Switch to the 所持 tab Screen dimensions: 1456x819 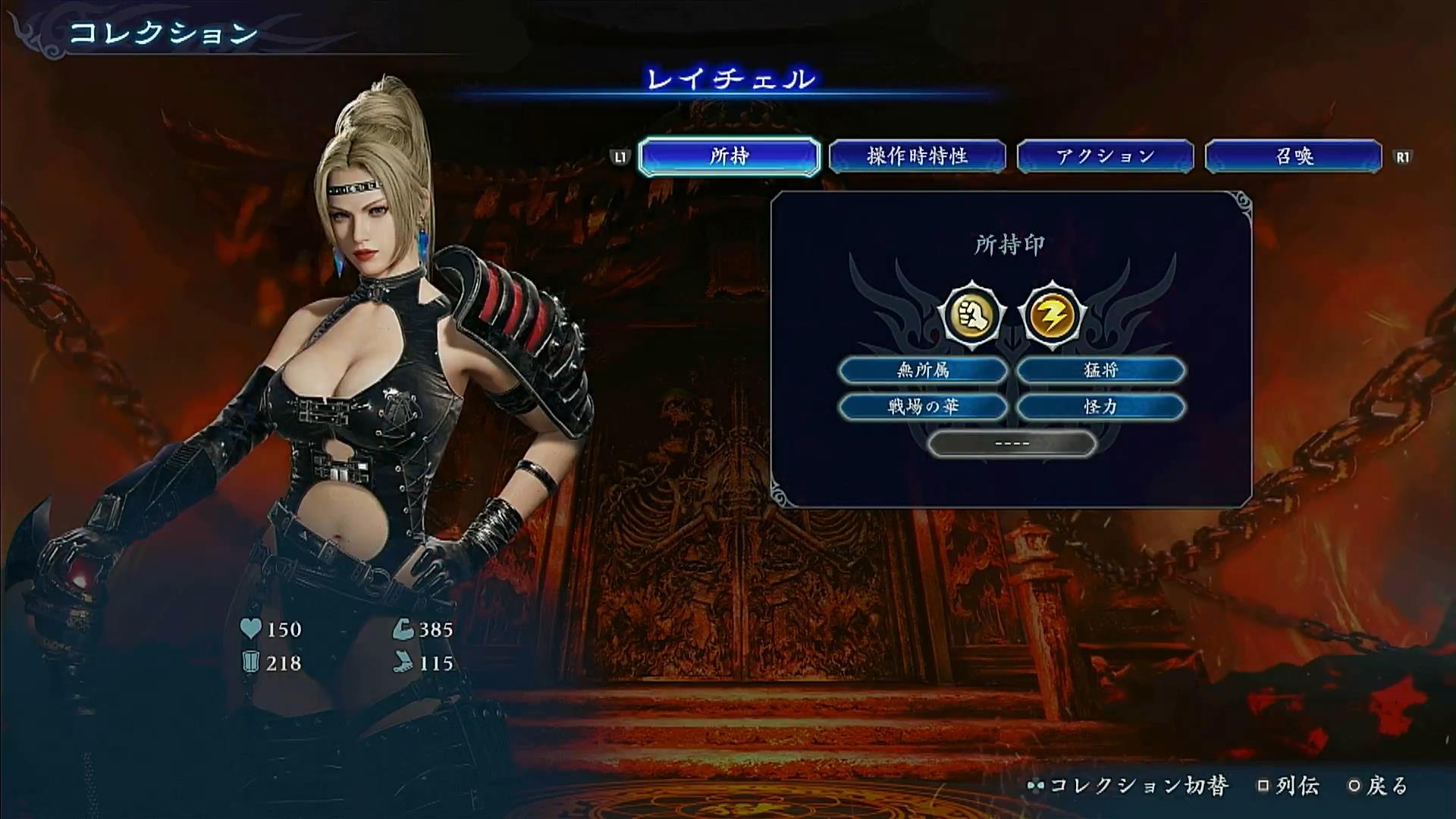pyautogui.click(x=729, y=156)
